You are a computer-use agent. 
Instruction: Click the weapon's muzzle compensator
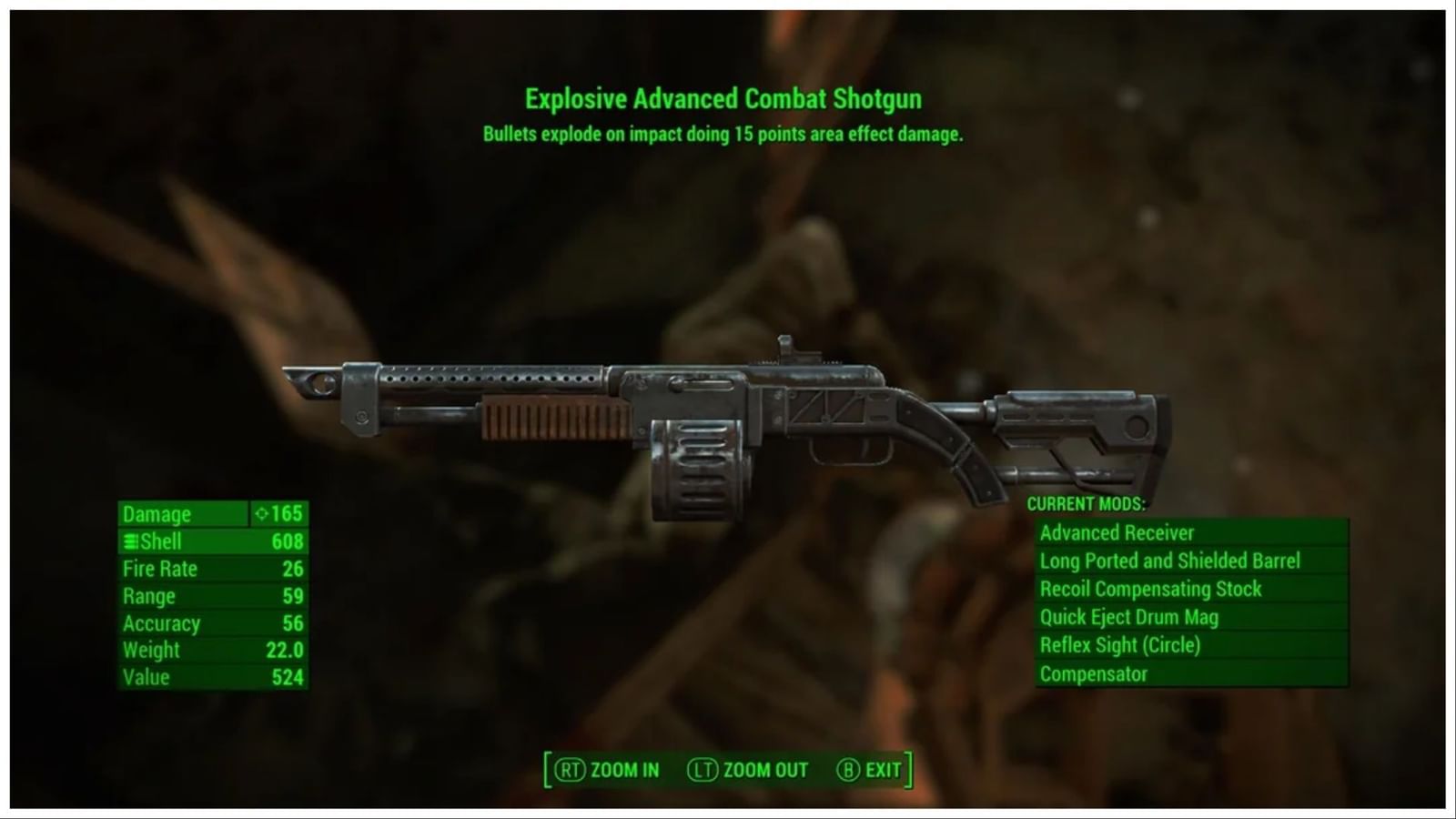tap(314, 382)
